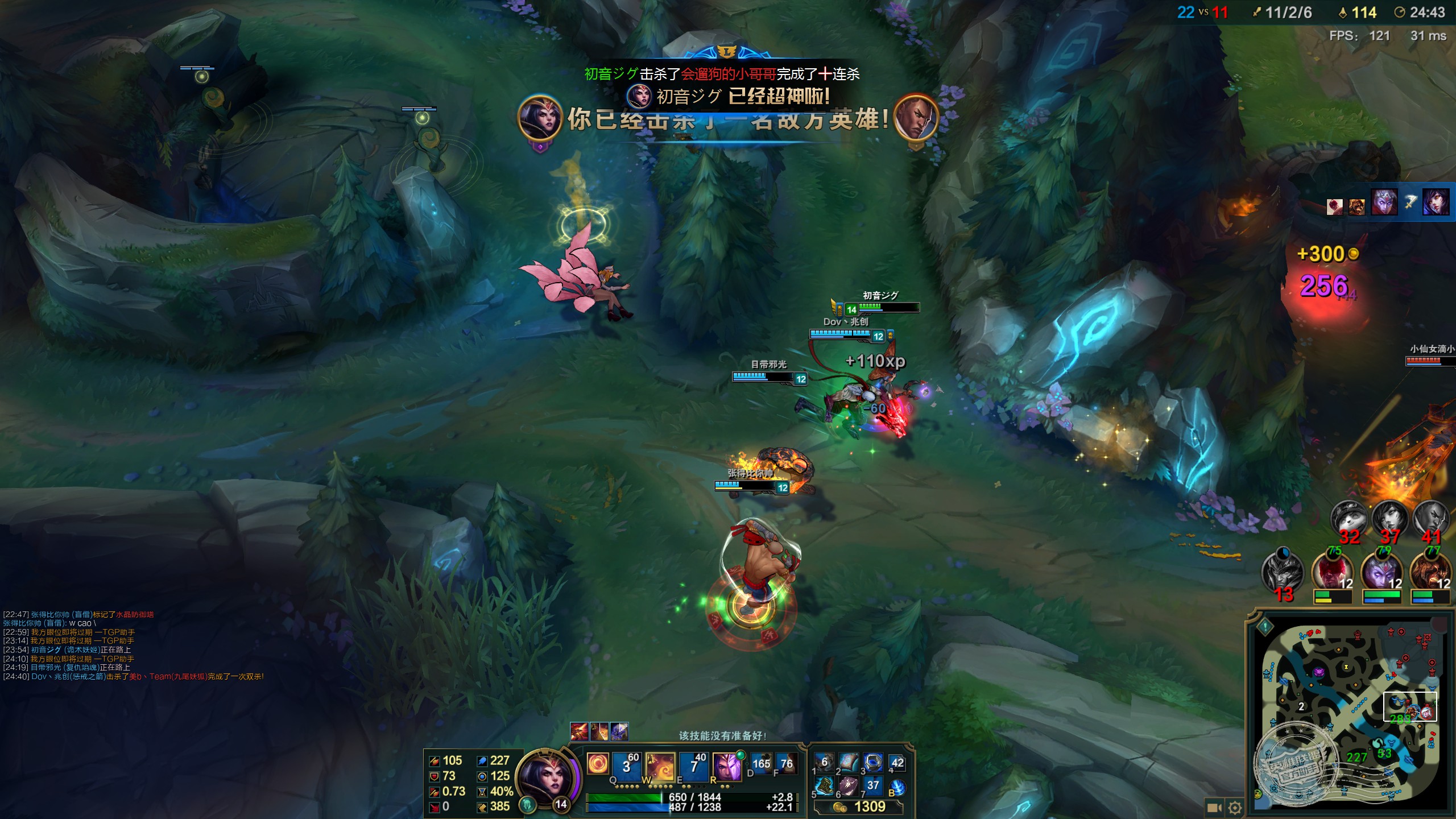The height and width of the screenshot is (819, 1456).
Task: Use the F summoner spell
Action: coord(787,764)
